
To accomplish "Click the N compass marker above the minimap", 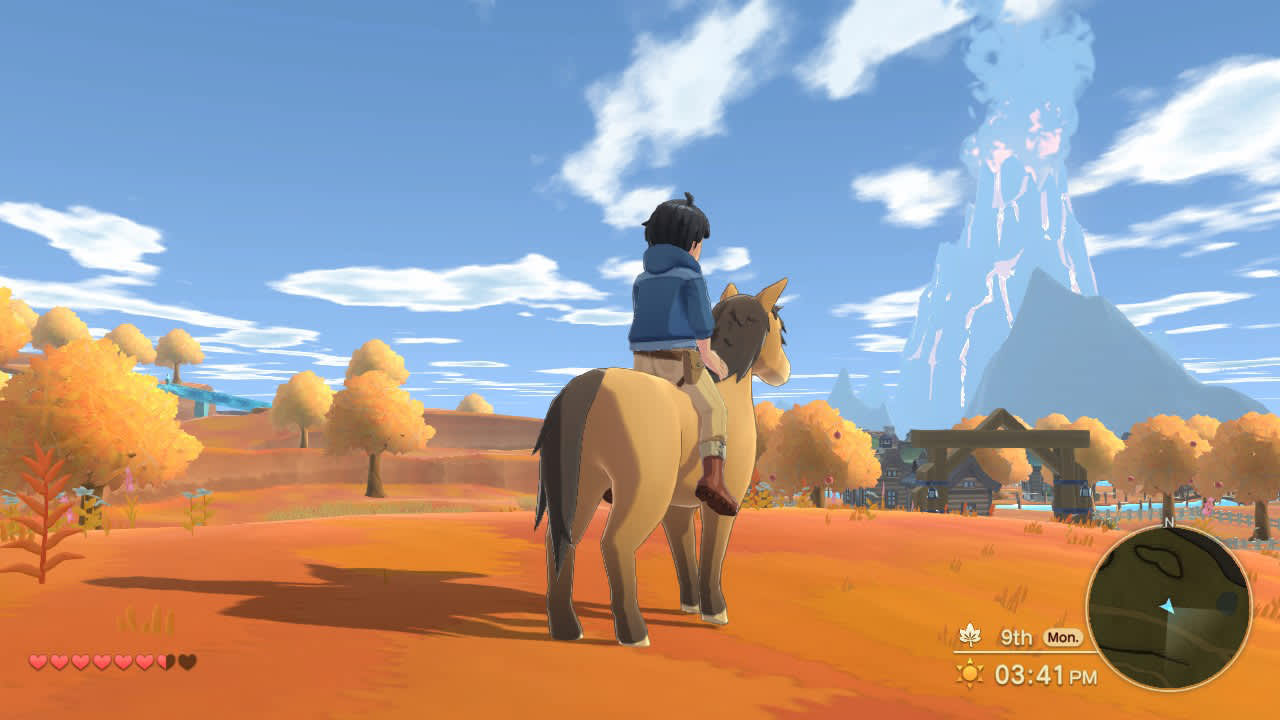I will click(1169, 521).
